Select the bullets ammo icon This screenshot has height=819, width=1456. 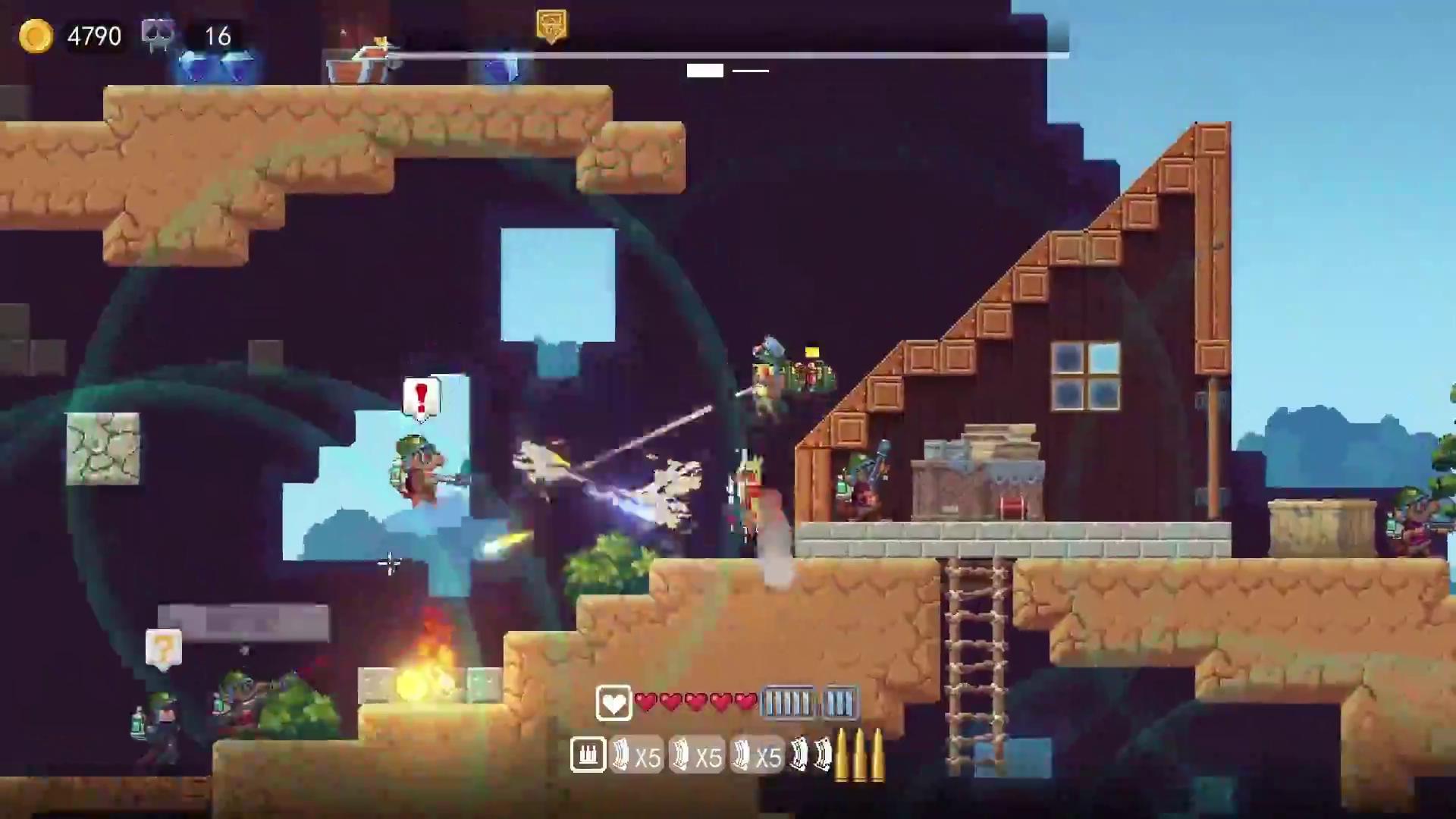[588, 755]
